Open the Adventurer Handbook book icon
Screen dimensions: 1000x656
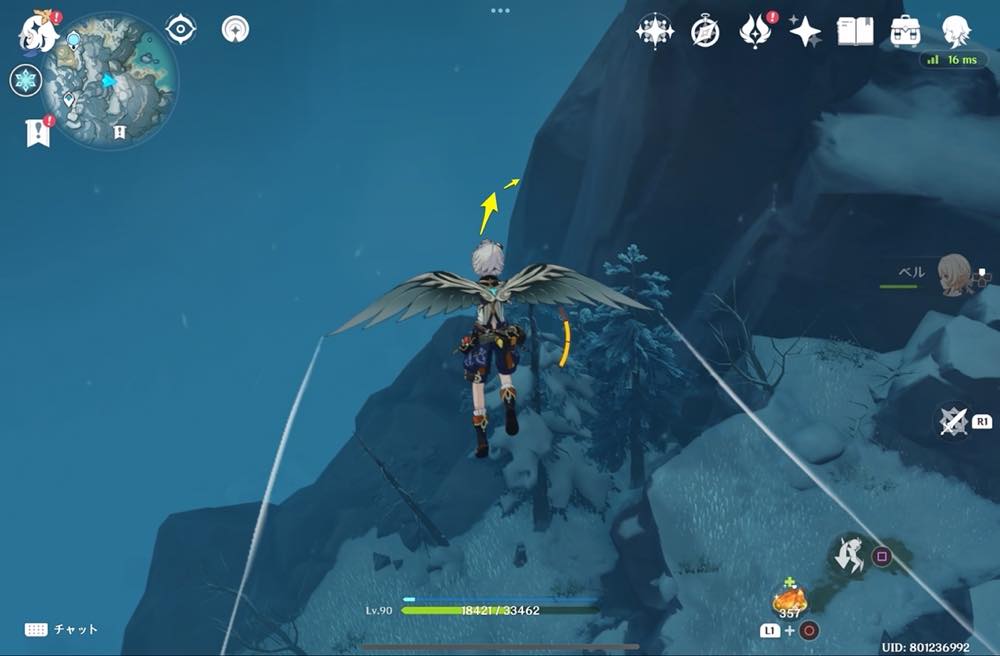tap(855, 31)
